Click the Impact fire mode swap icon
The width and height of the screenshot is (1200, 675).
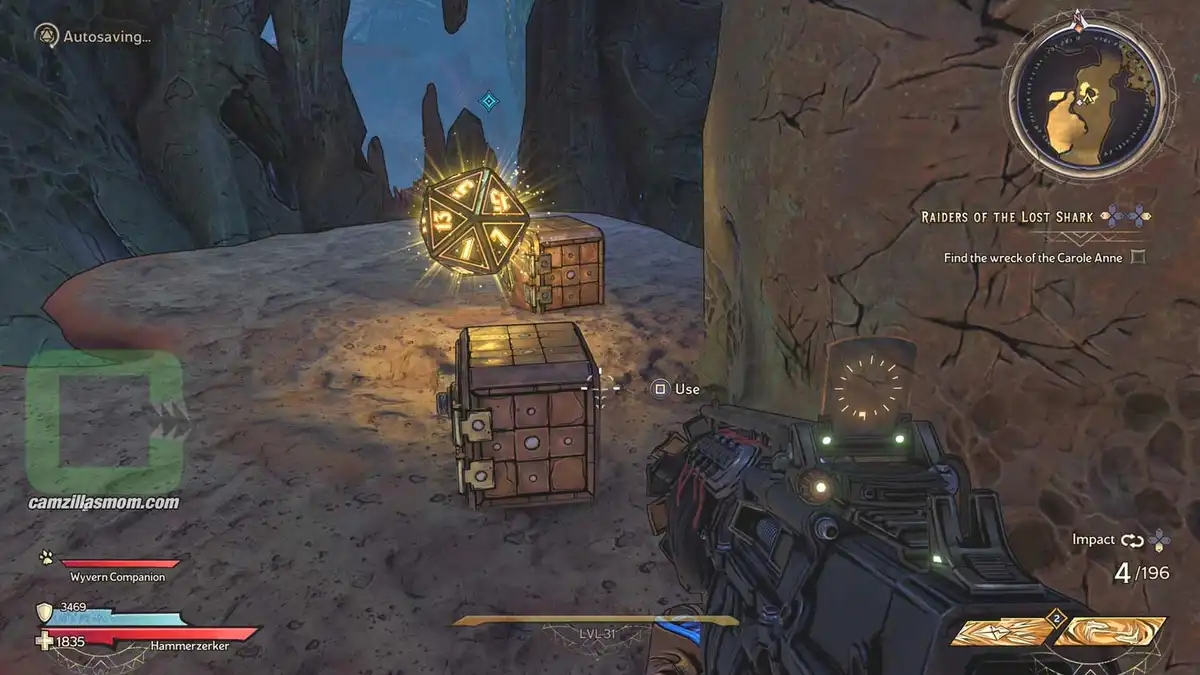click(1133, 540)
